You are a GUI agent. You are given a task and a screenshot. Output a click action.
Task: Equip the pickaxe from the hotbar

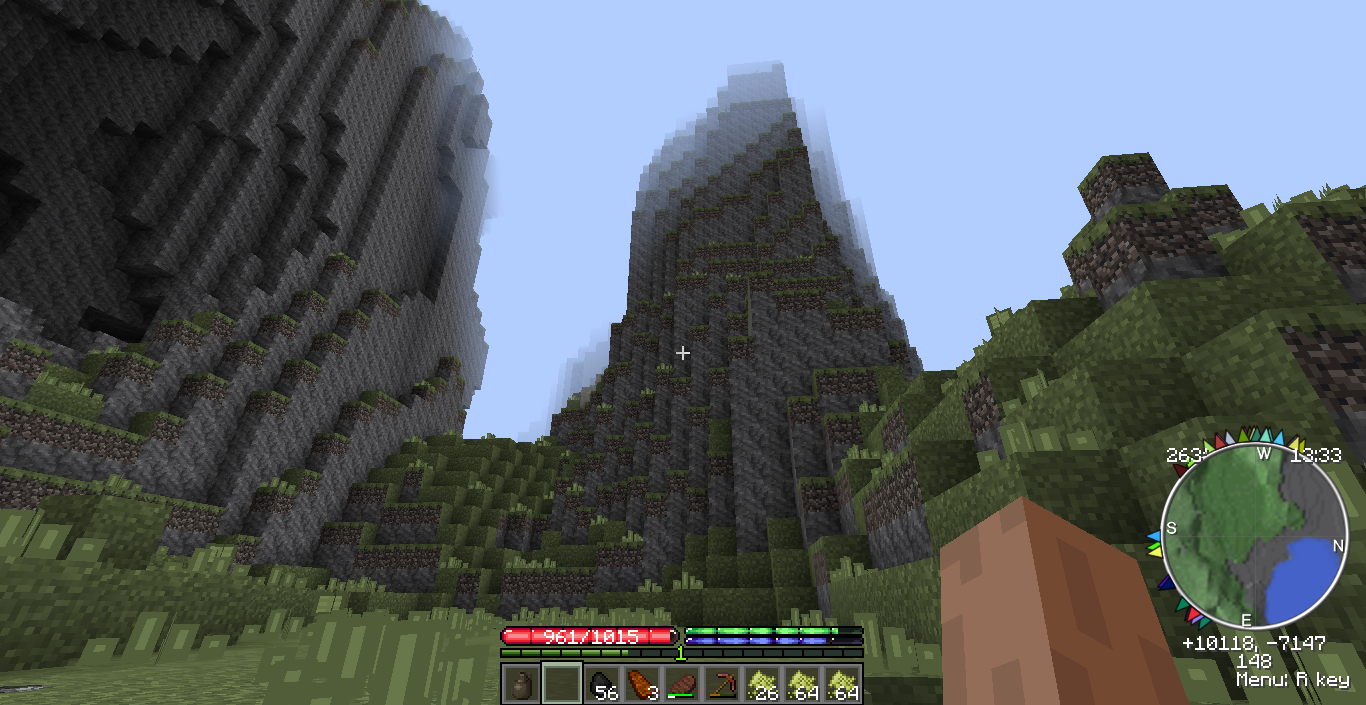pos(722,685)
